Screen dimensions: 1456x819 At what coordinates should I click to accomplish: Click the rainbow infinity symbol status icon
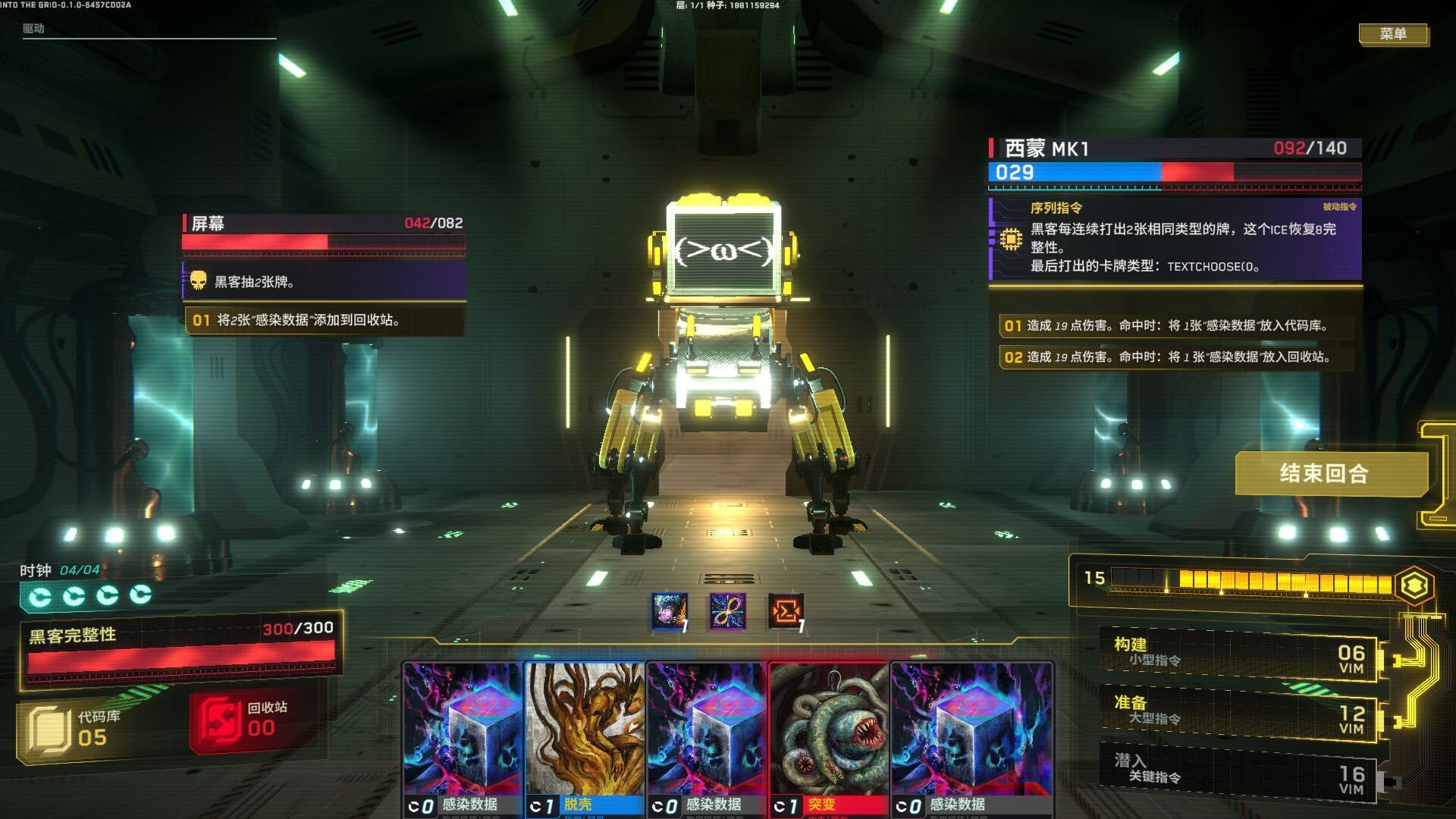point(728,611)
